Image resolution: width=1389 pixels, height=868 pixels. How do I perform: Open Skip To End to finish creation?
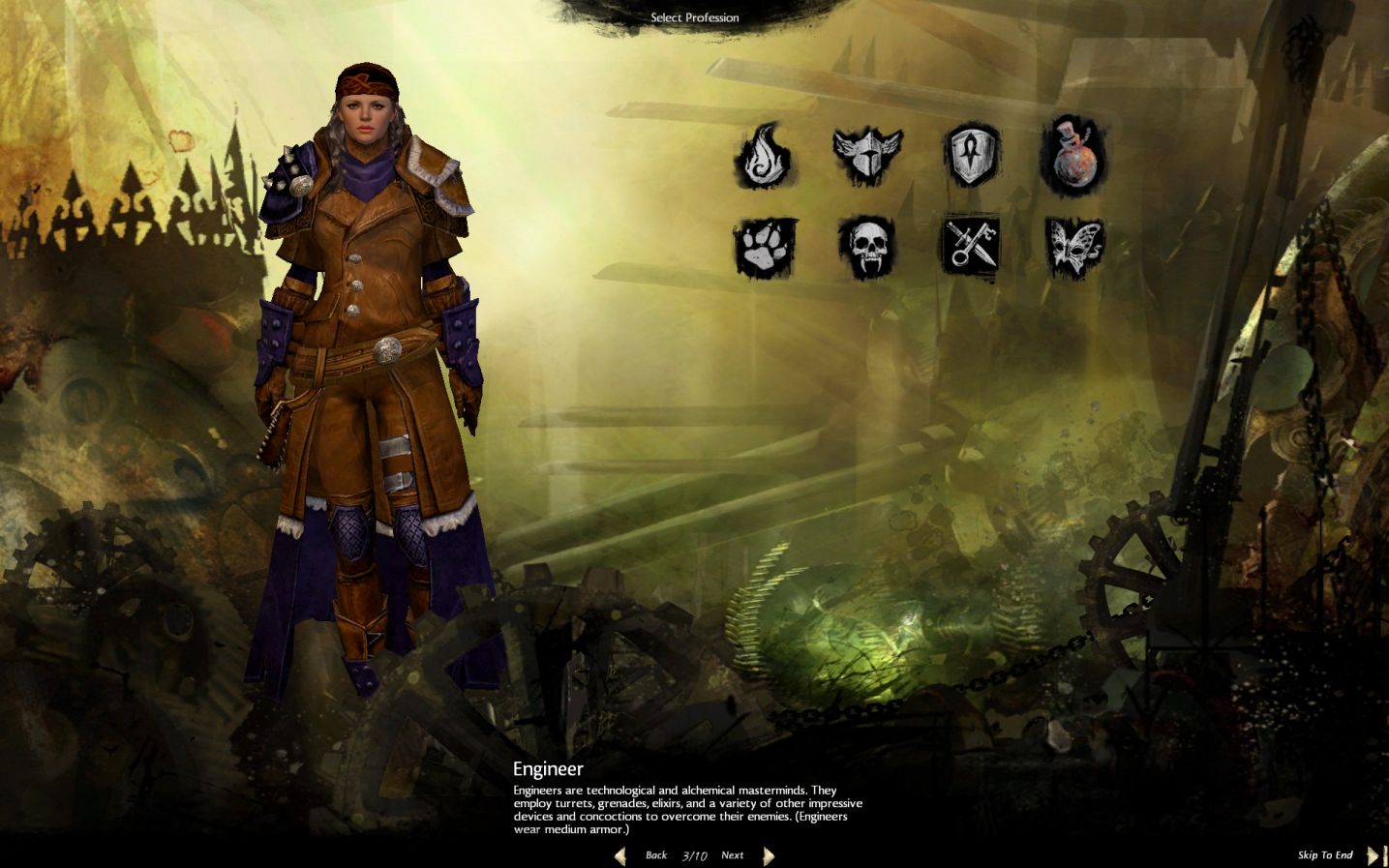coord(1327,855)
